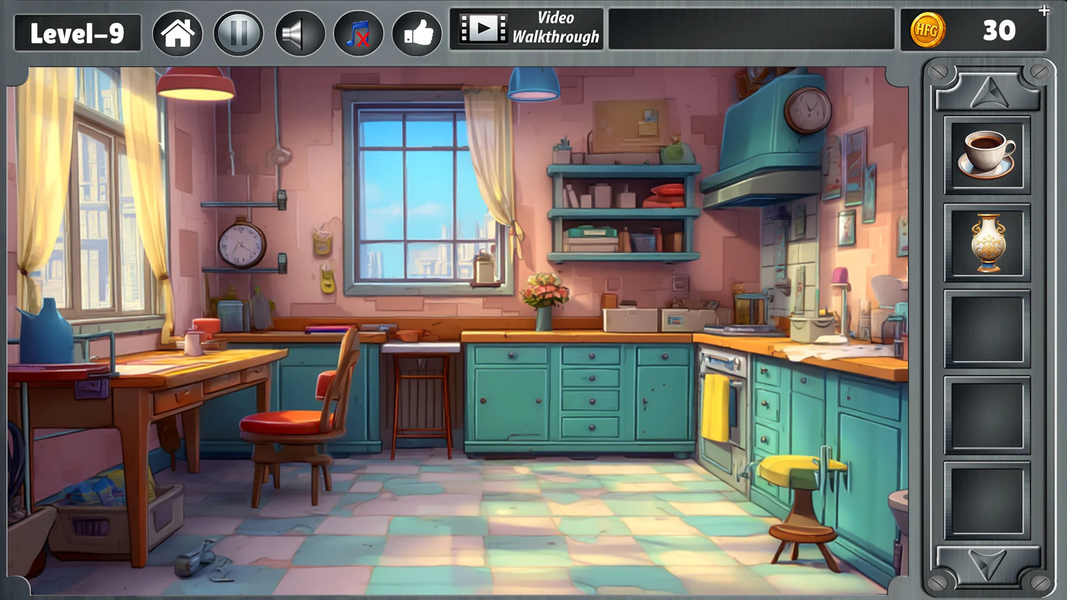Pause the game
The height and width of the screenshot is (600, 1067).
pyautogui.click(x=238, y=34)
